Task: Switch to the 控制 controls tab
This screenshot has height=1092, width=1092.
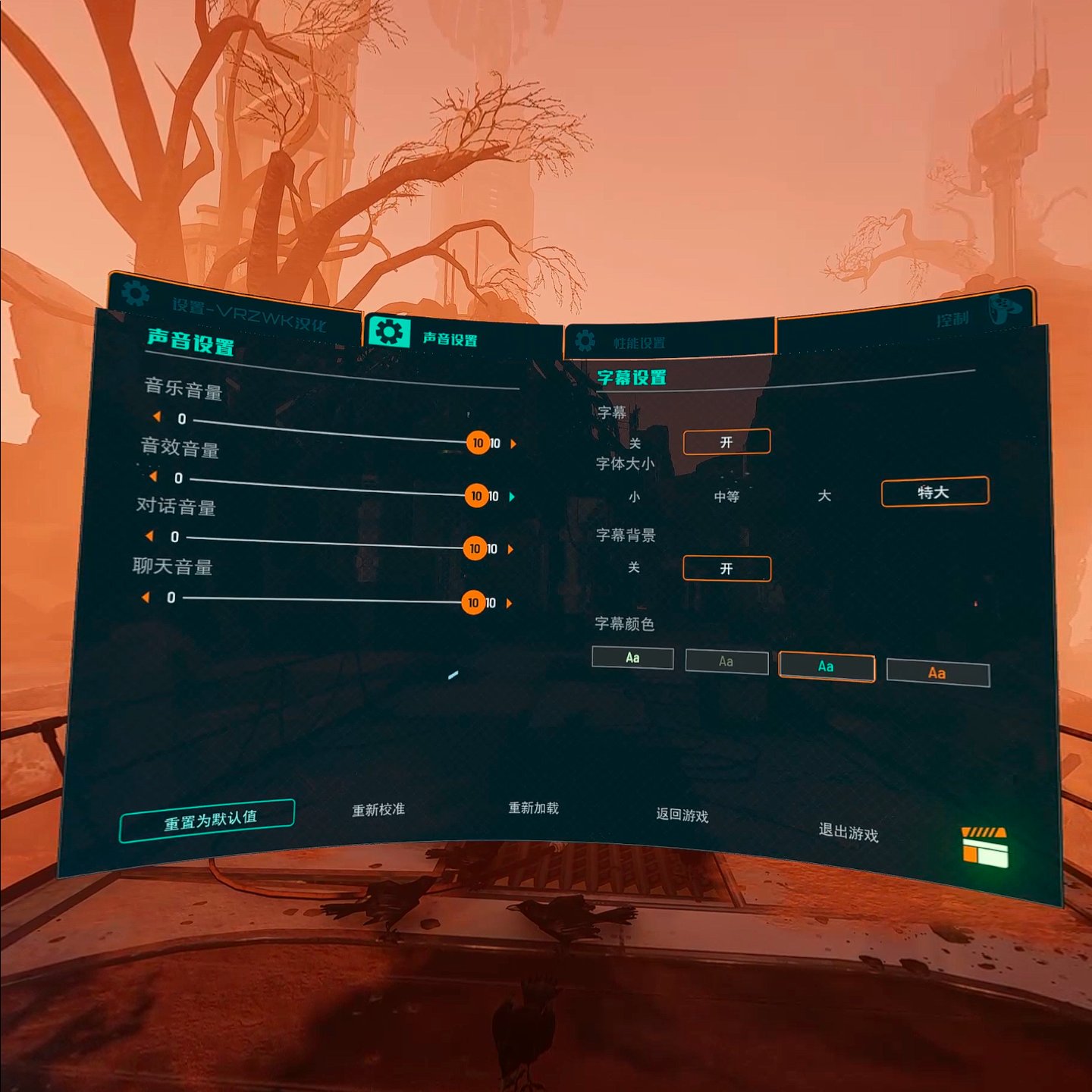Action: pyautogui.click(x=952, y=319)
